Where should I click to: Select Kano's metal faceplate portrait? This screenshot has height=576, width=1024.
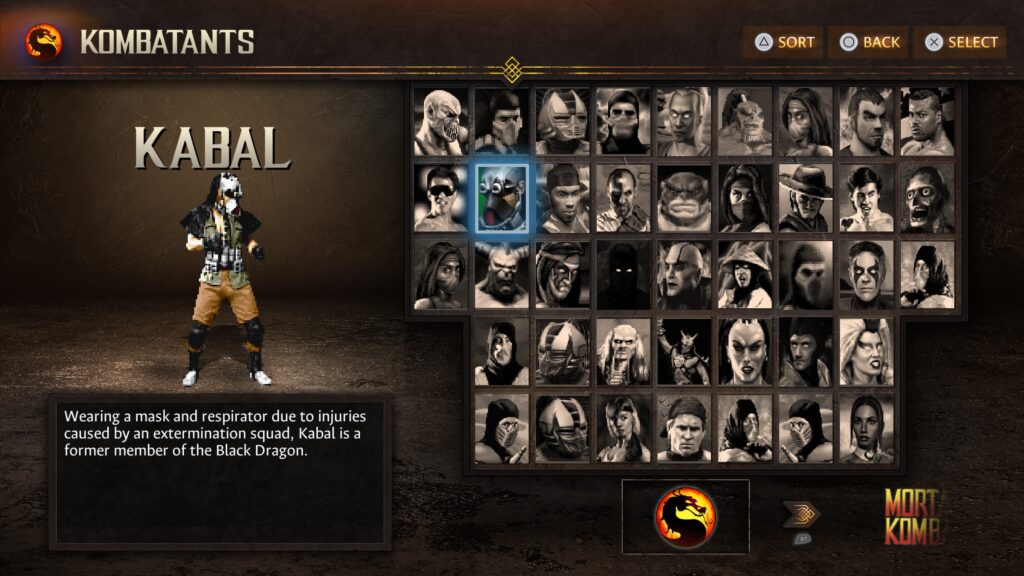coord(624,198)
